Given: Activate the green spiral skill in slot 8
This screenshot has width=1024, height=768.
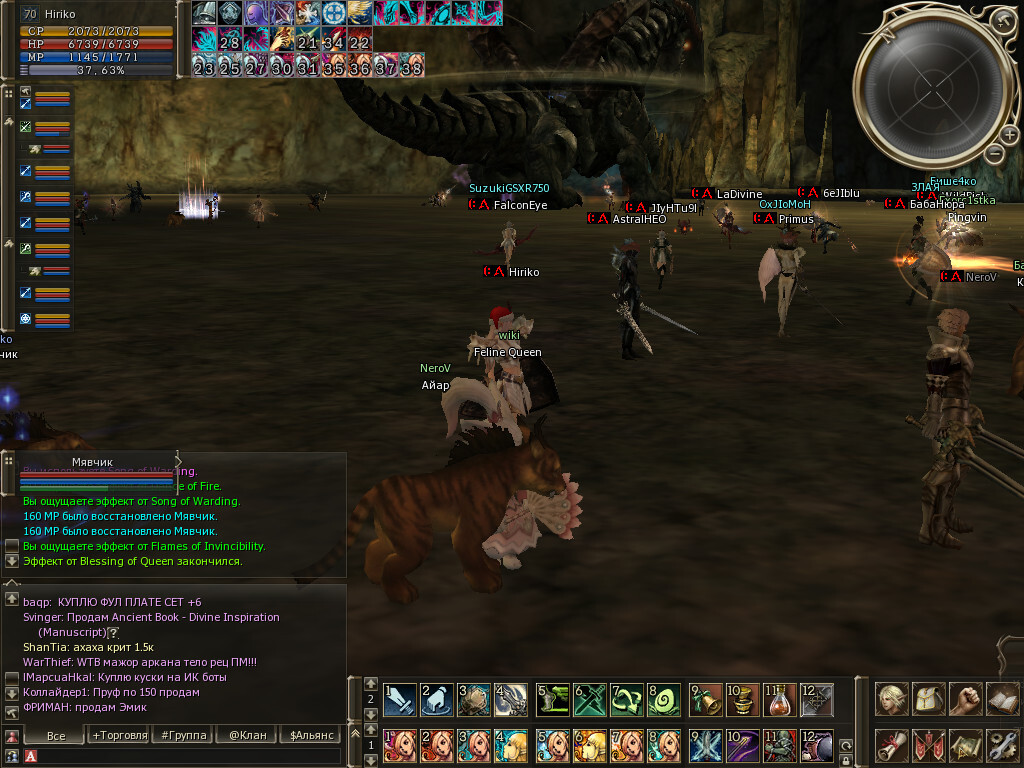Looking at the screenshot, I should point(663,698).
